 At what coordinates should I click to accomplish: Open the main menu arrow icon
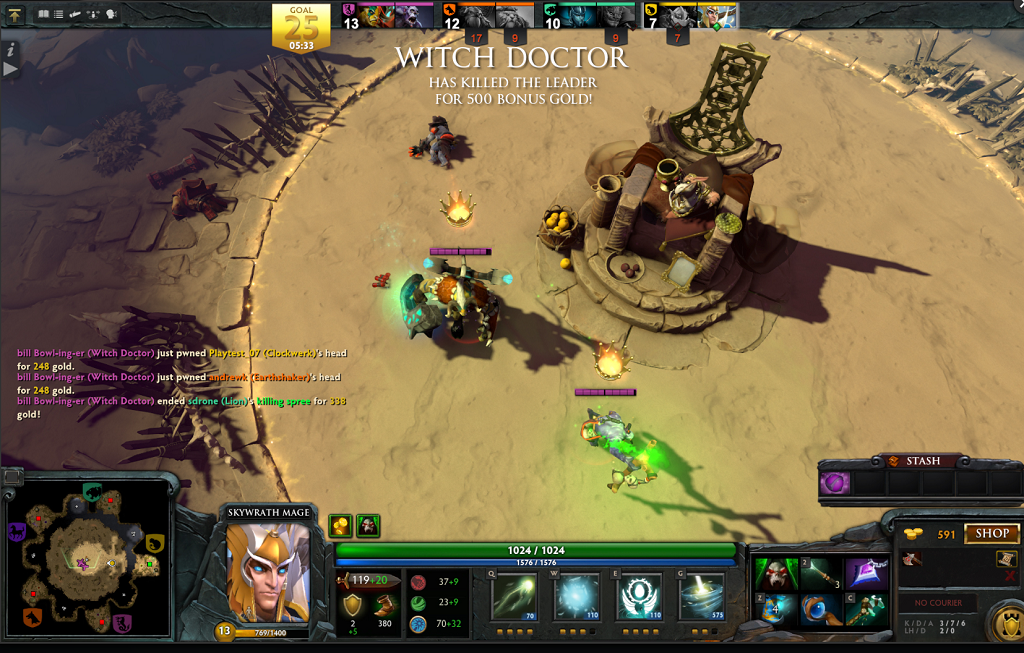15,15
